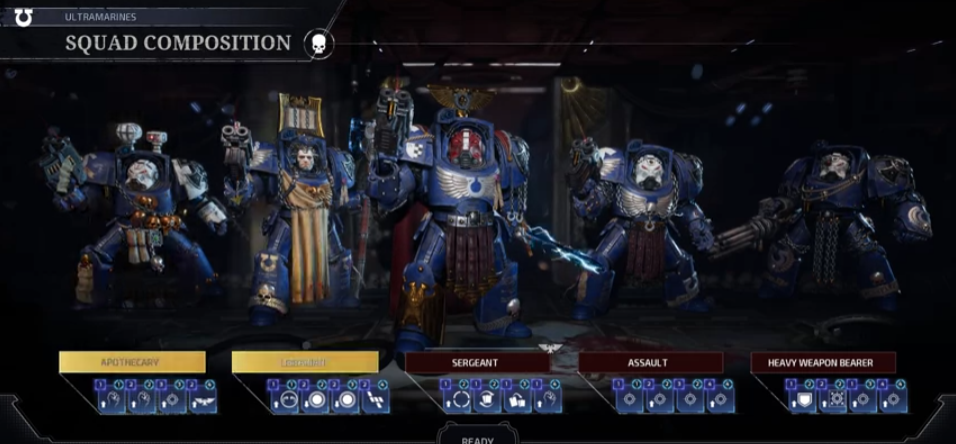Click the Ready button
The width and height of the screenshot is (956, 444).
click(477, 437)
